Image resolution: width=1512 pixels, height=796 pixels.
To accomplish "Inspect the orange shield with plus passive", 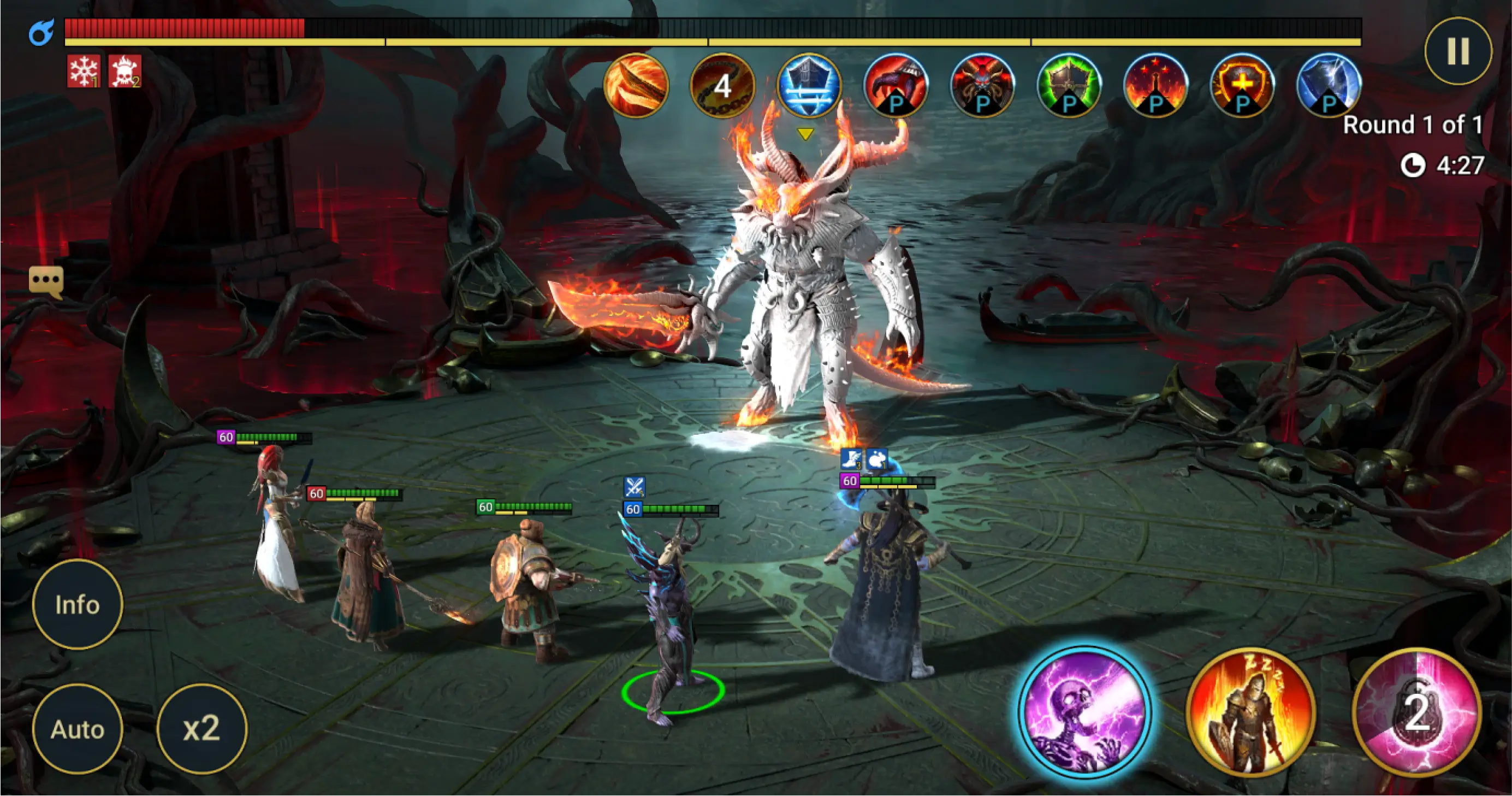I will pos(1242,86).
